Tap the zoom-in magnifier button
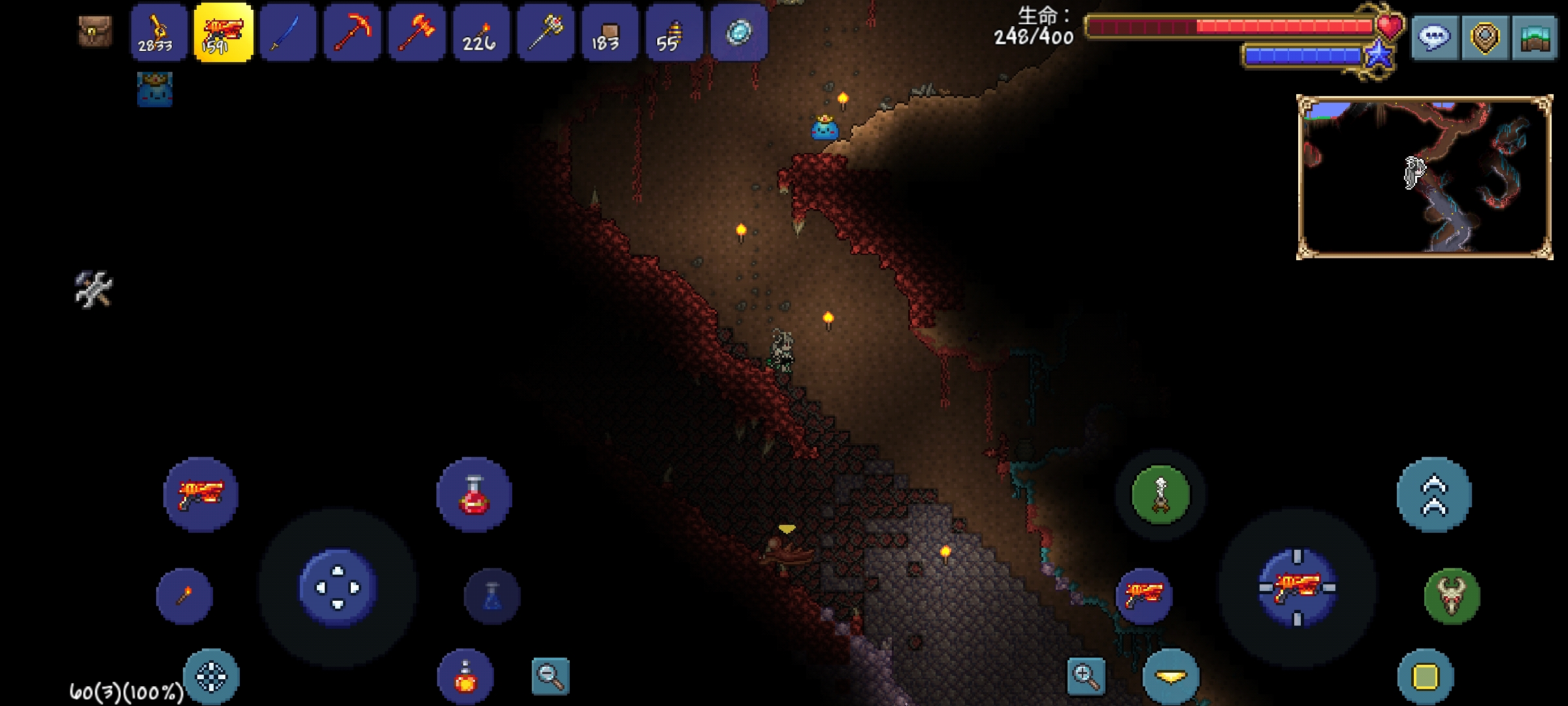 coord(1086,676)
